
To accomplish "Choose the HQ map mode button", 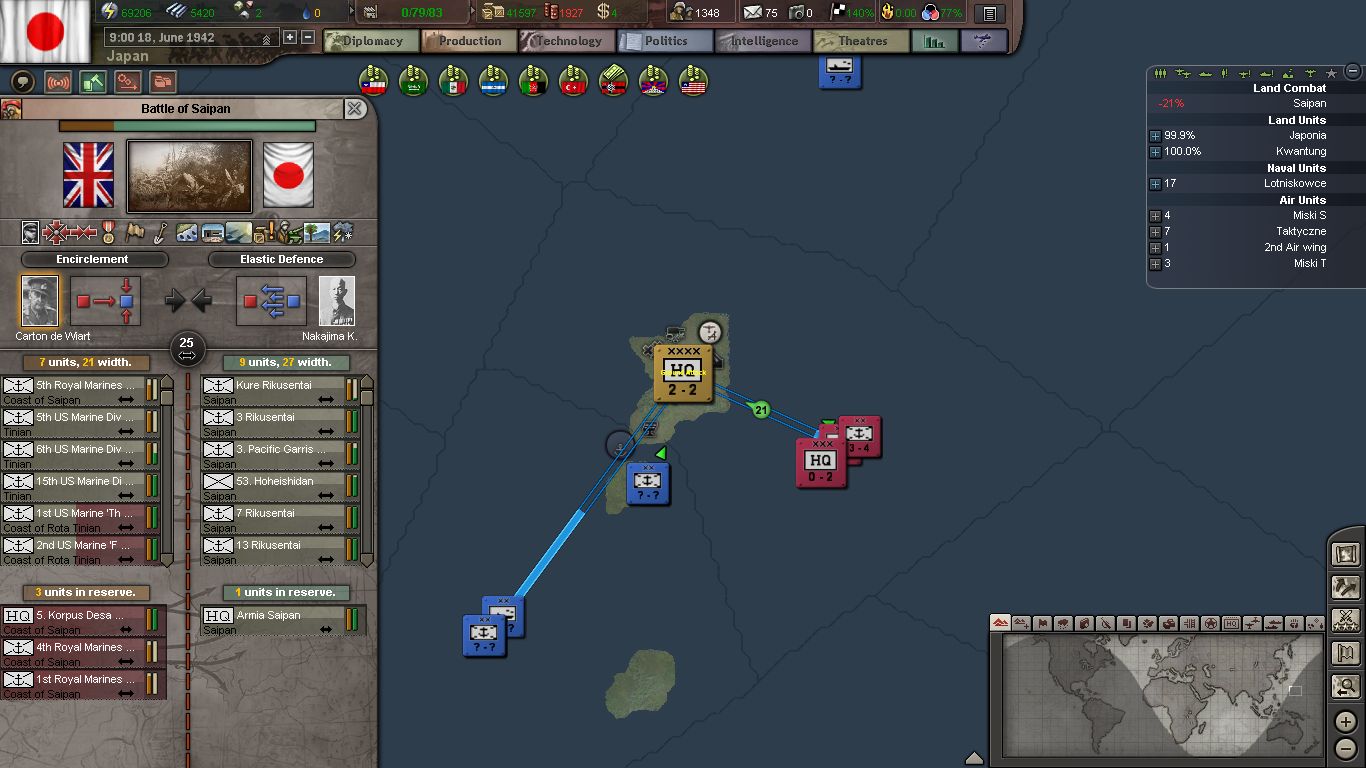I will coord(1231,623).
